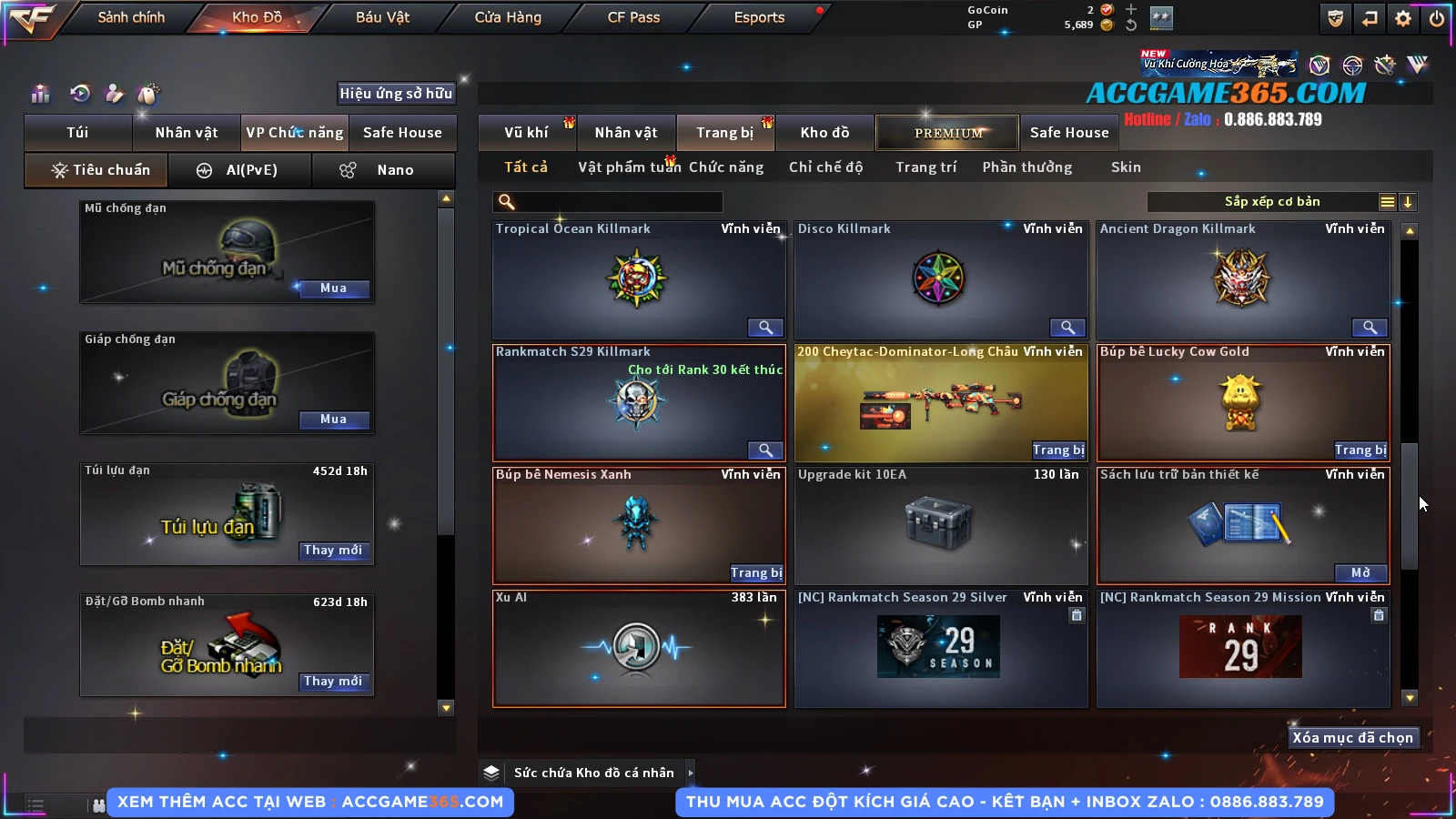1456x819 pixels.
Task: Open the settings gear icon
Action: (x=1403, y=18)
